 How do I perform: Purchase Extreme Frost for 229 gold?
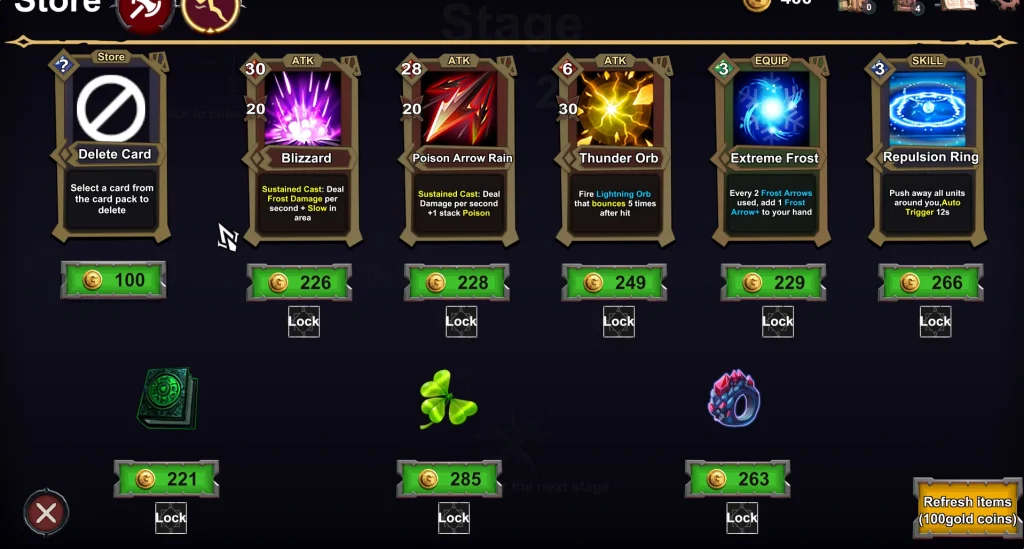coord(773,283)
